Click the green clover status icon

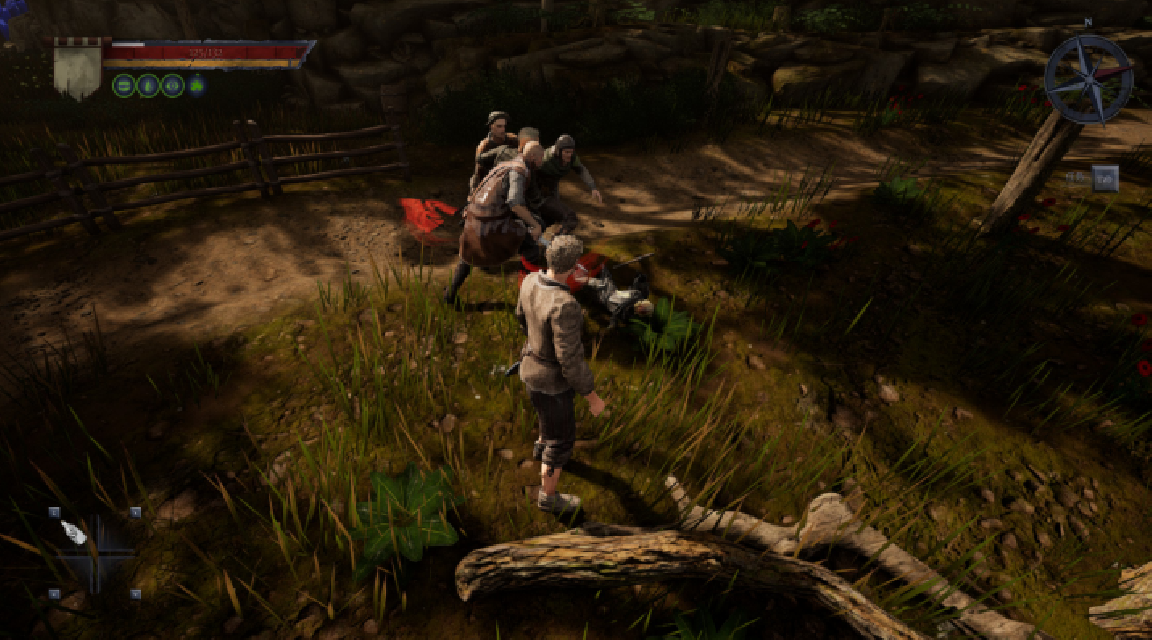tap(197, 85)
